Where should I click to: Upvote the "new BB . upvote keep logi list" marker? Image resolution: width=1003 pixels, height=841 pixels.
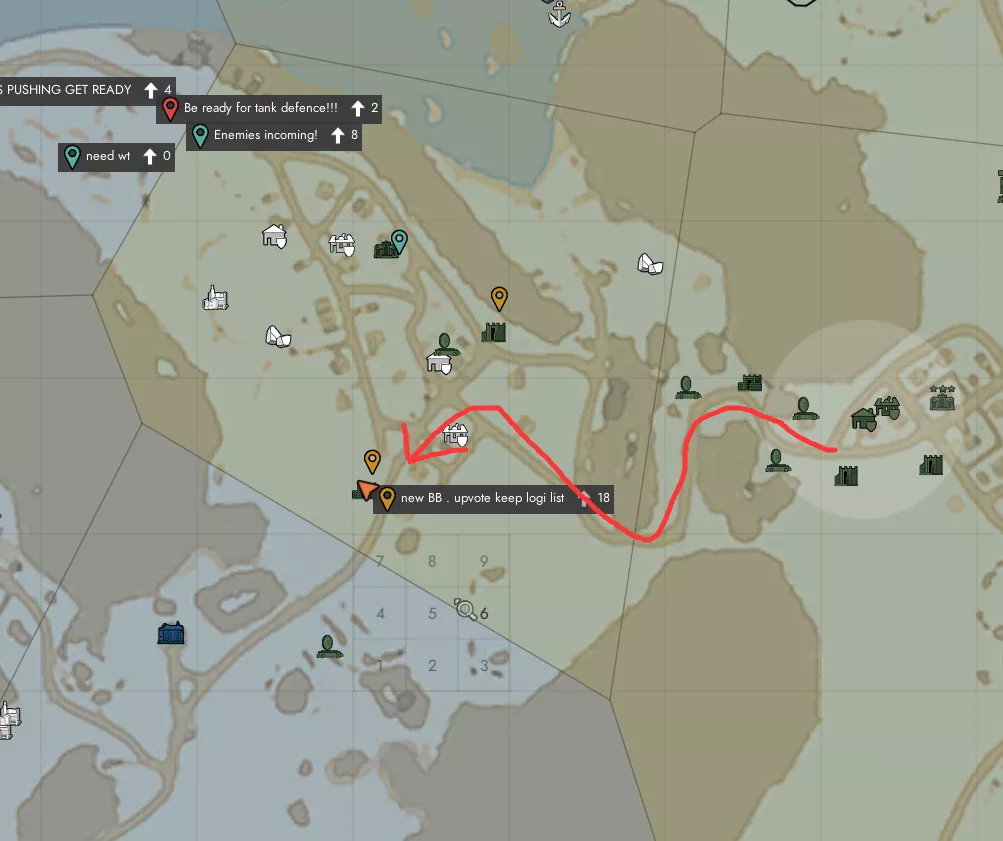coord(585,498)
